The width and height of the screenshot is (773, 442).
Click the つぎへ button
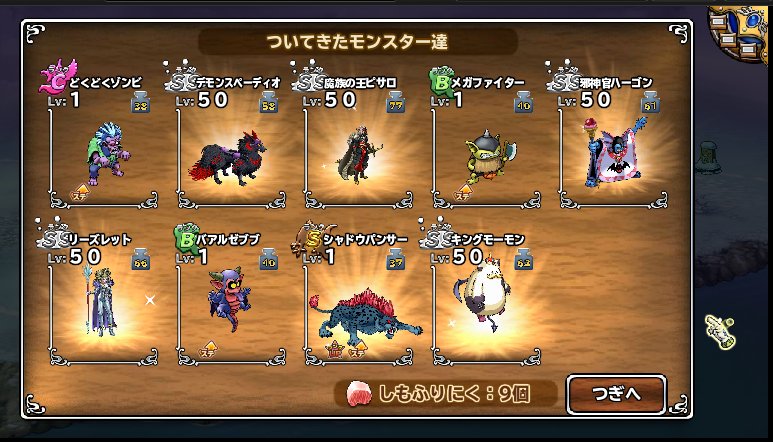(x=616, y=393)
